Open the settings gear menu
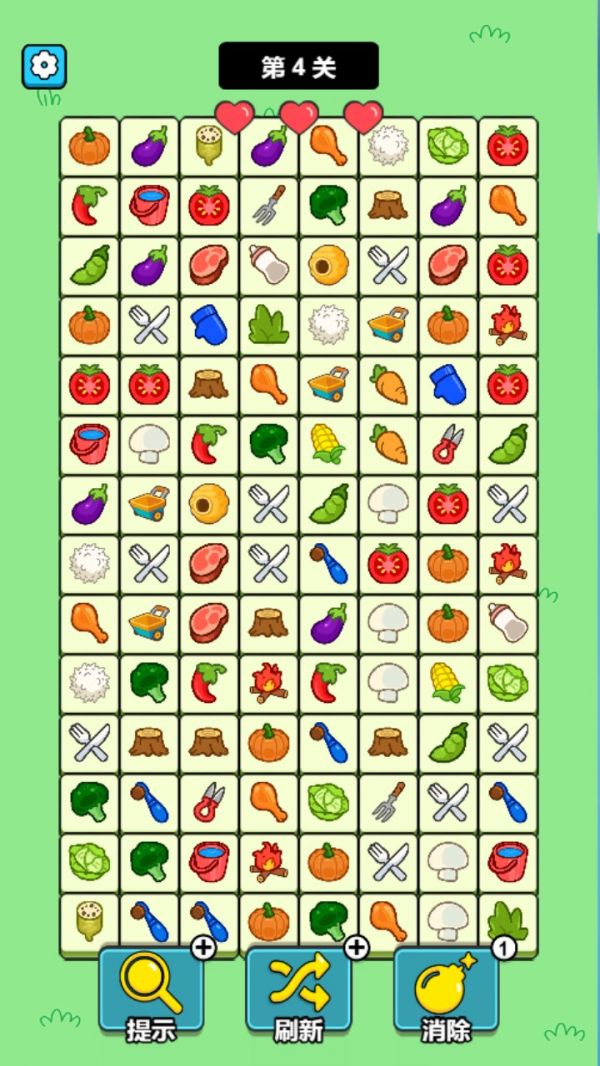Screen dimensions: 600x1066 tap(44, 66)
